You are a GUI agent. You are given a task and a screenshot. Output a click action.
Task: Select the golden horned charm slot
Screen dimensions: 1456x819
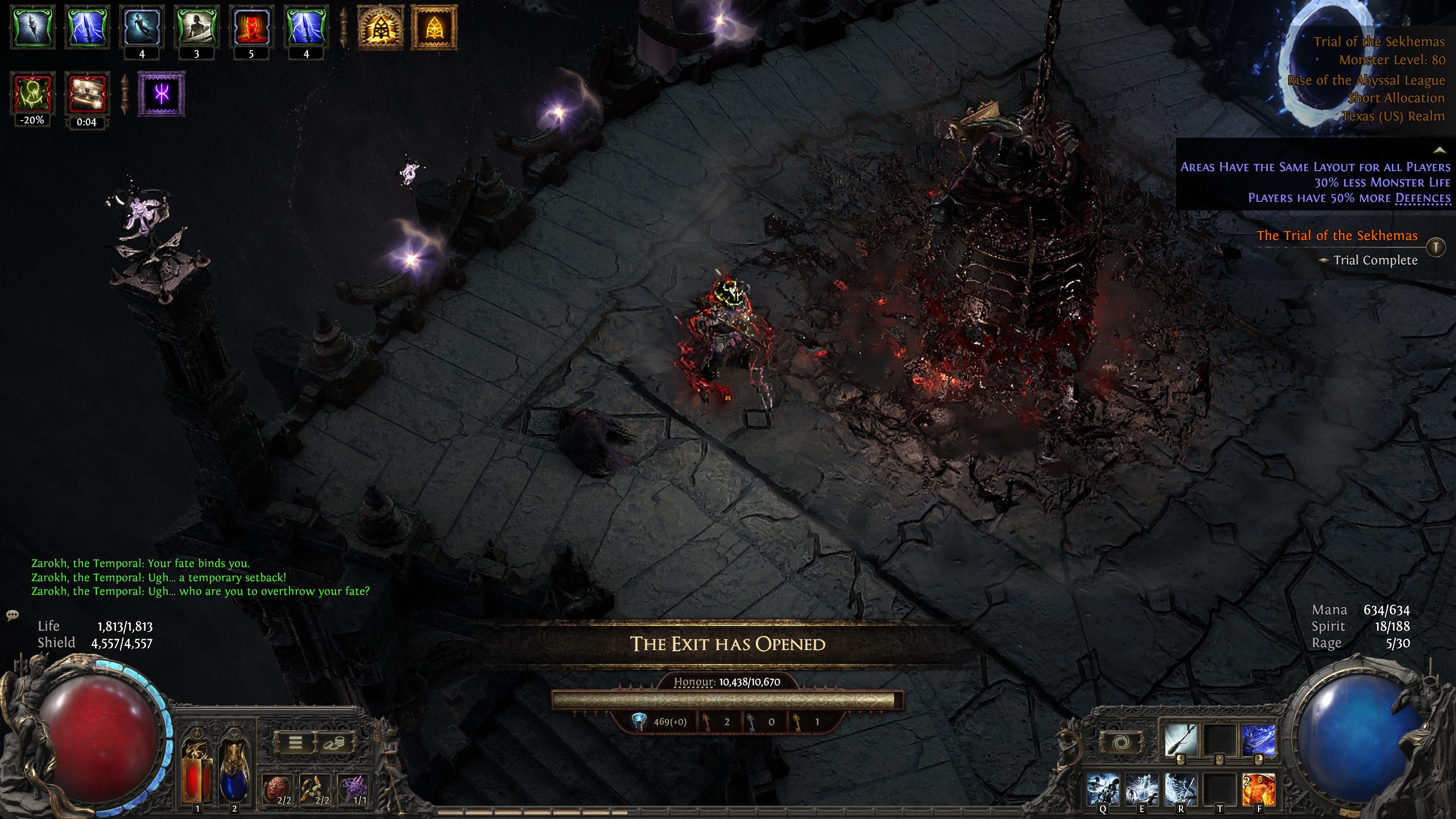pos(315,789)
